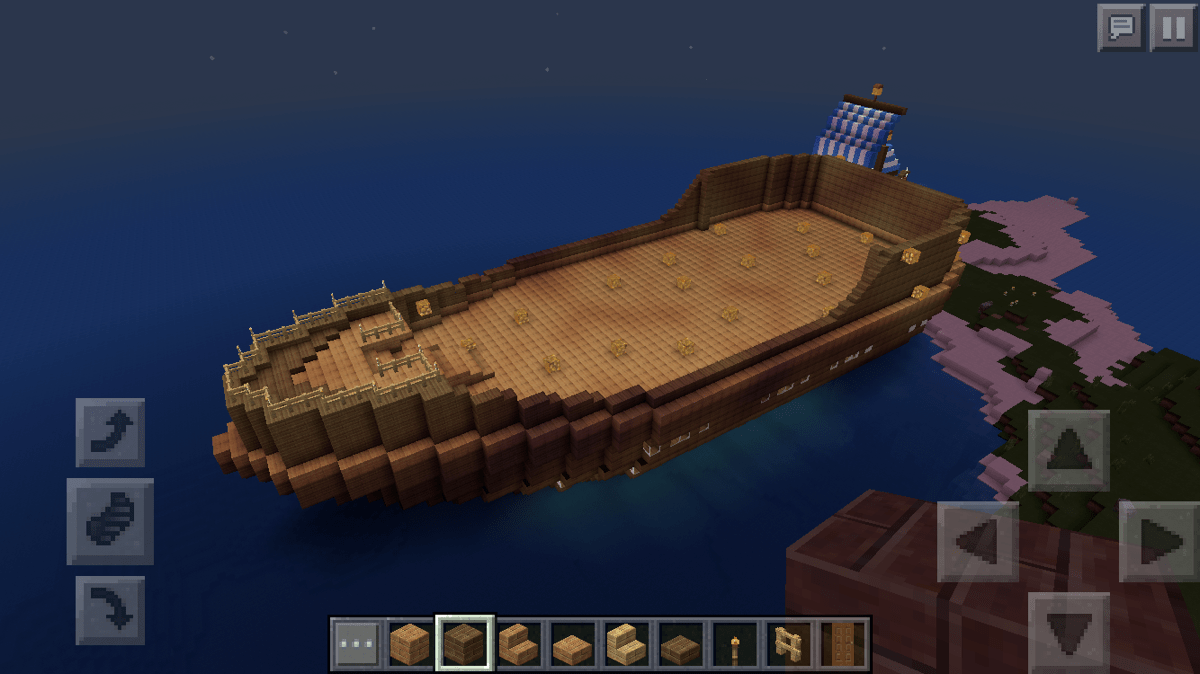Strafe right with the right D-pad arrow
This screenshot has width=1200, height=674.
click(1159, 542)
